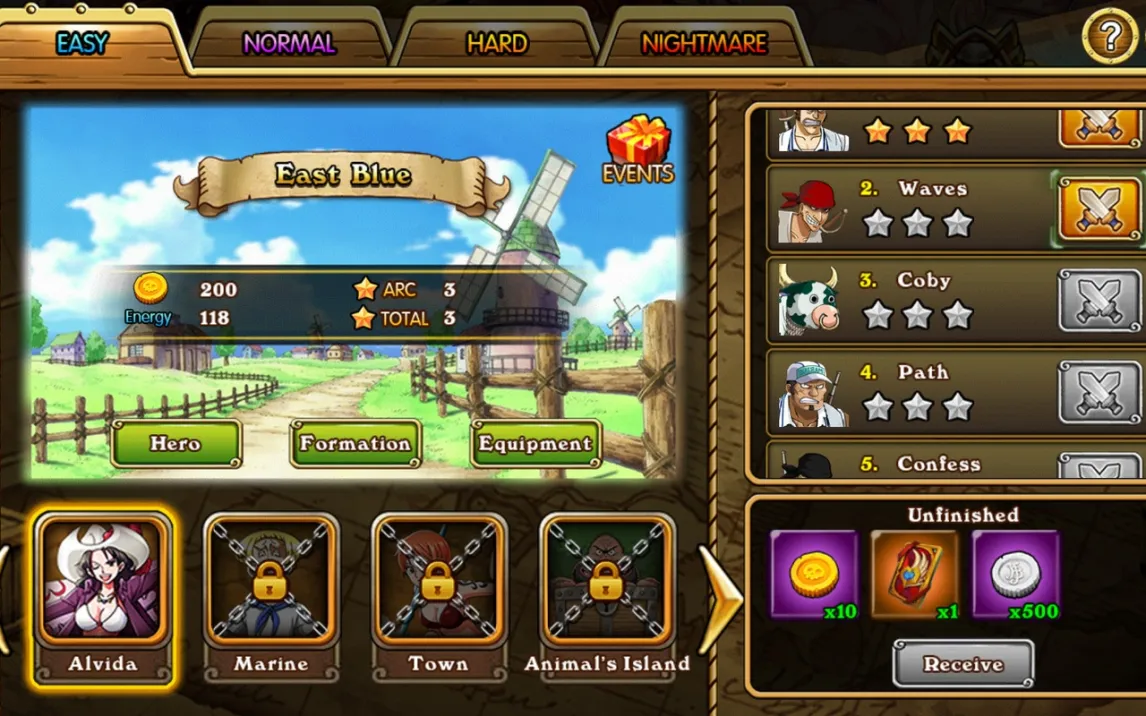Screen dimensions: 1146x716
Task: Inspect the silver coin x500 reward
Action: 1015,575
